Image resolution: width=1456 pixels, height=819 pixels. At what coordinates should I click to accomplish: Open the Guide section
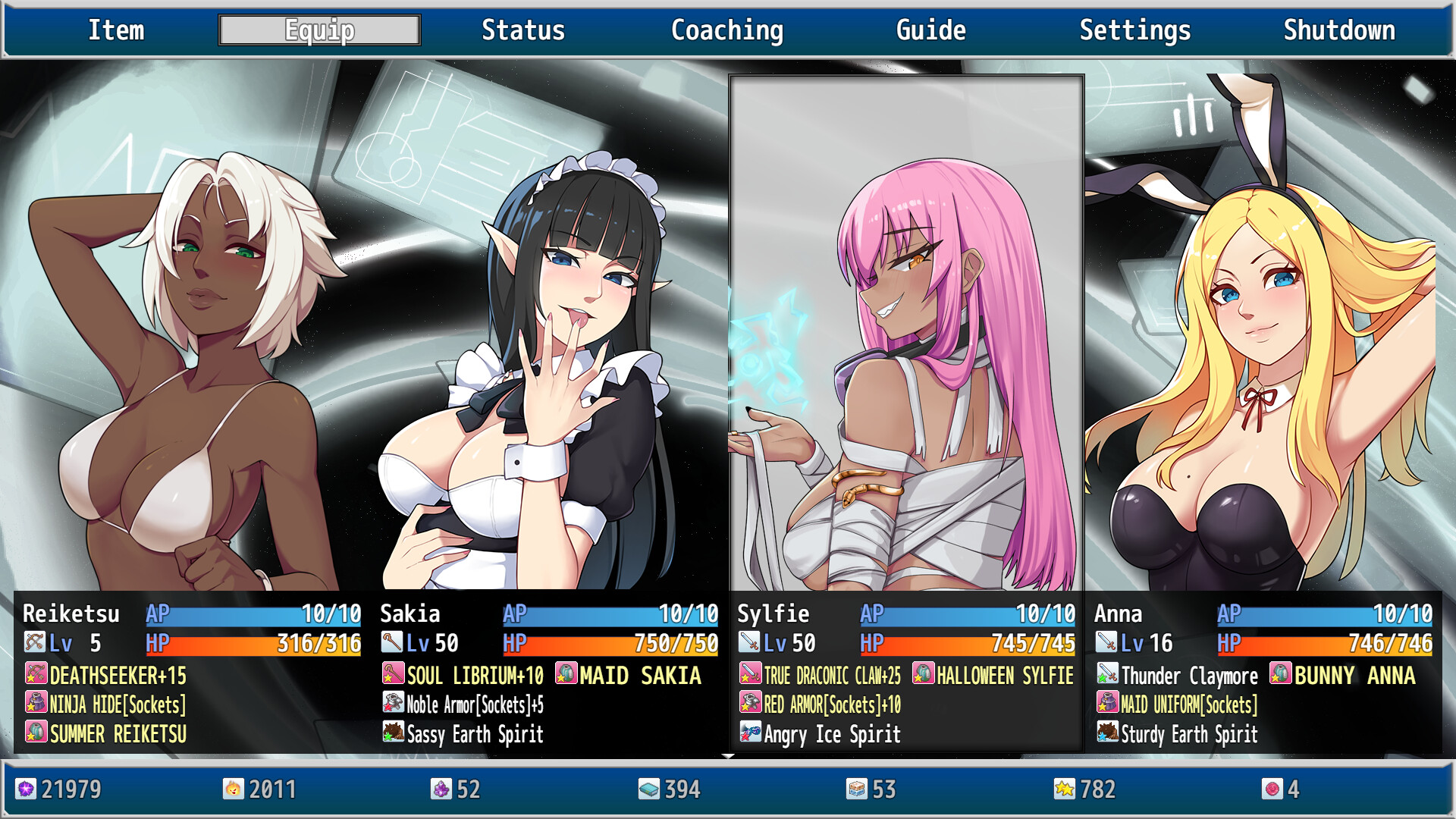click(930, 30)
